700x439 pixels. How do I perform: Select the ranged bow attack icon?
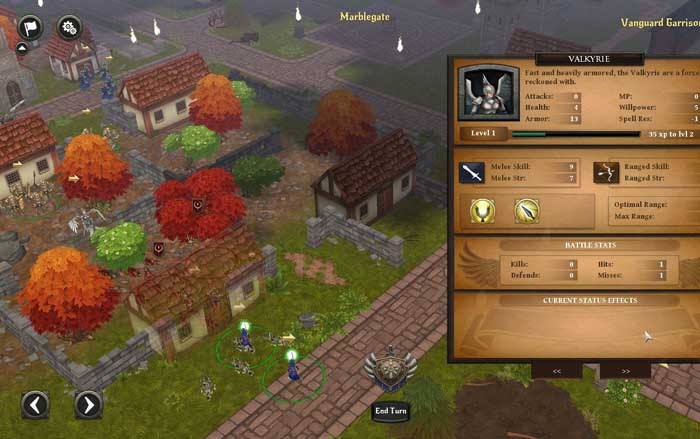pyautogui.click(x=606, y=172)
